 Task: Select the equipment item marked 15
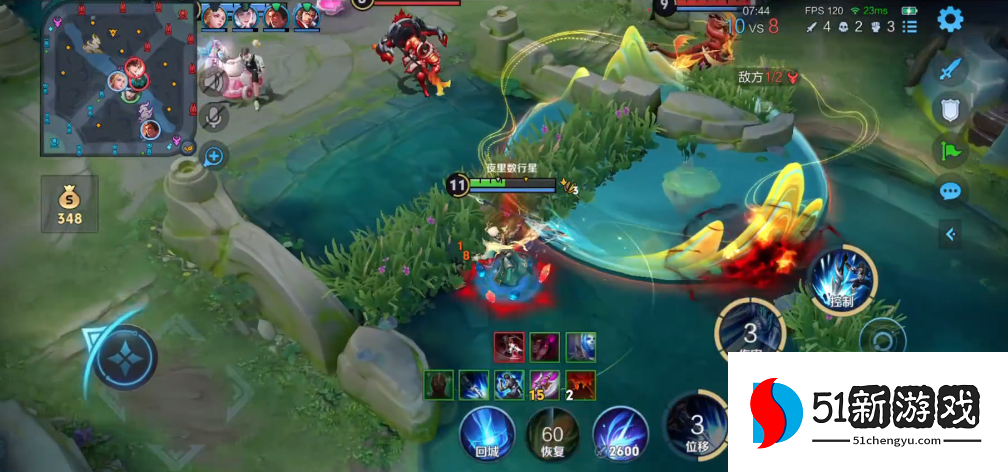tap(545, 383)
